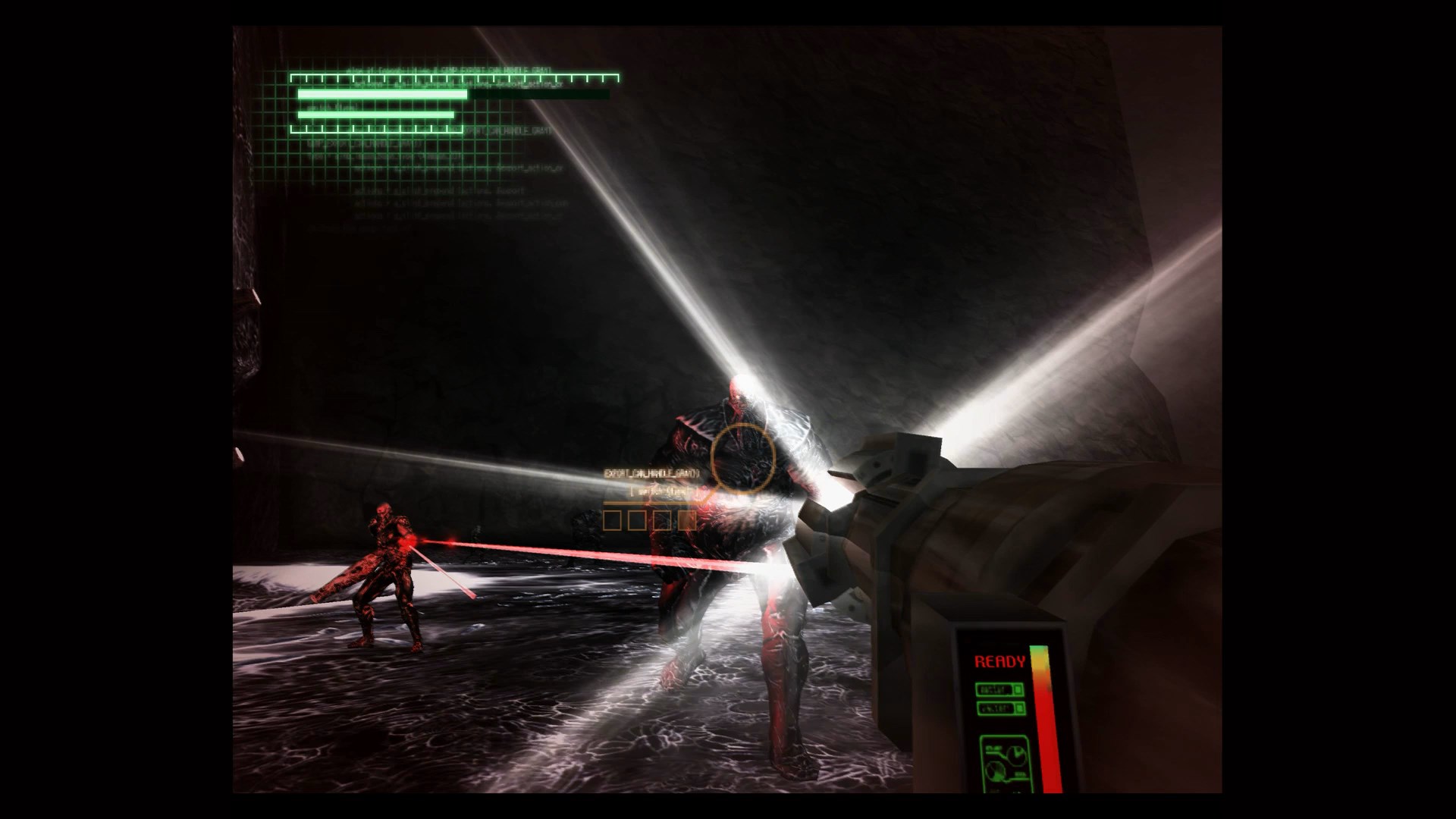The width and height of the screenshot is (1456, 819).
Task: Open the EXPORT_CAN_HANDLE_GRAV target tag
Action: [652, 473]
